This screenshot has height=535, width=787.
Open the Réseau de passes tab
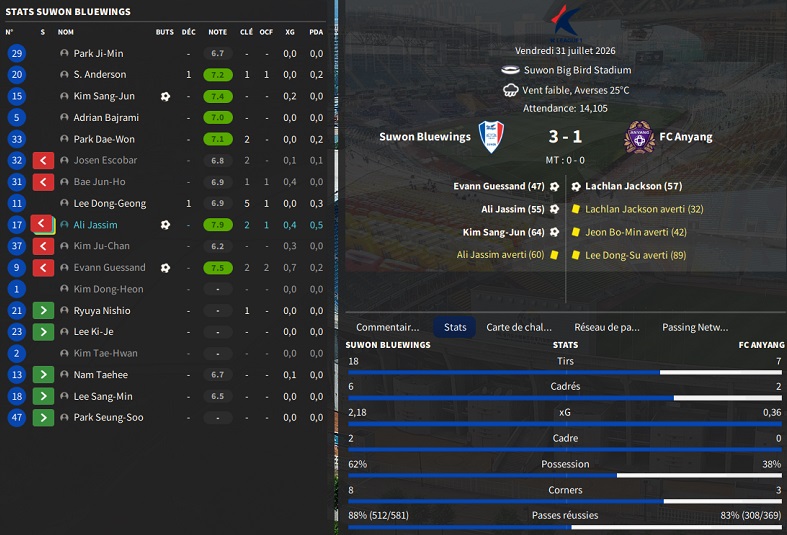tap(607, 327)
